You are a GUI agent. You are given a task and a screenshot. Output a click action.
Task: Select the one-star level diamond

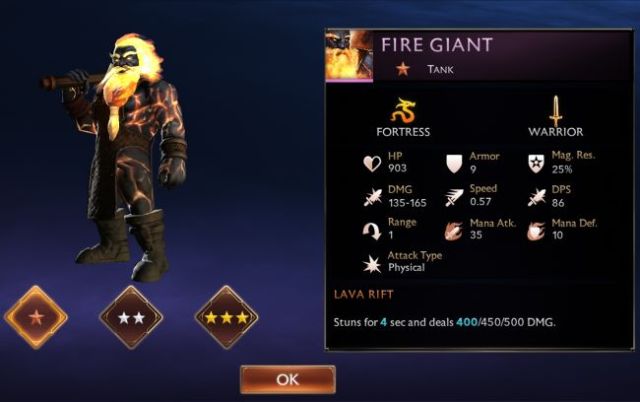[x=36, y=317]
